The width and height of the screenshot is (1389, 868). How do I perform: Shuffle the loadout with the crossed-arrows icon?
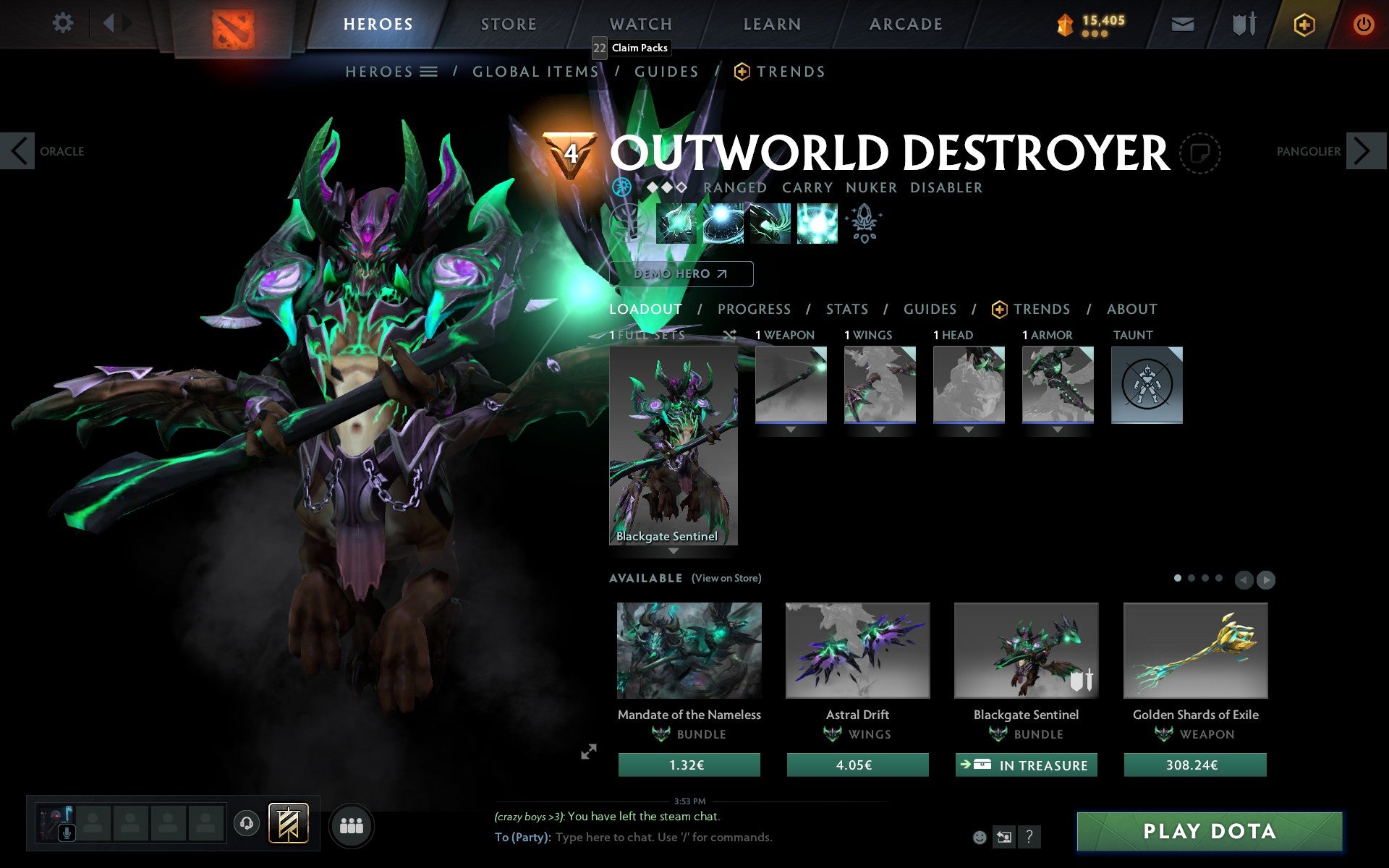tap(729, 335)
